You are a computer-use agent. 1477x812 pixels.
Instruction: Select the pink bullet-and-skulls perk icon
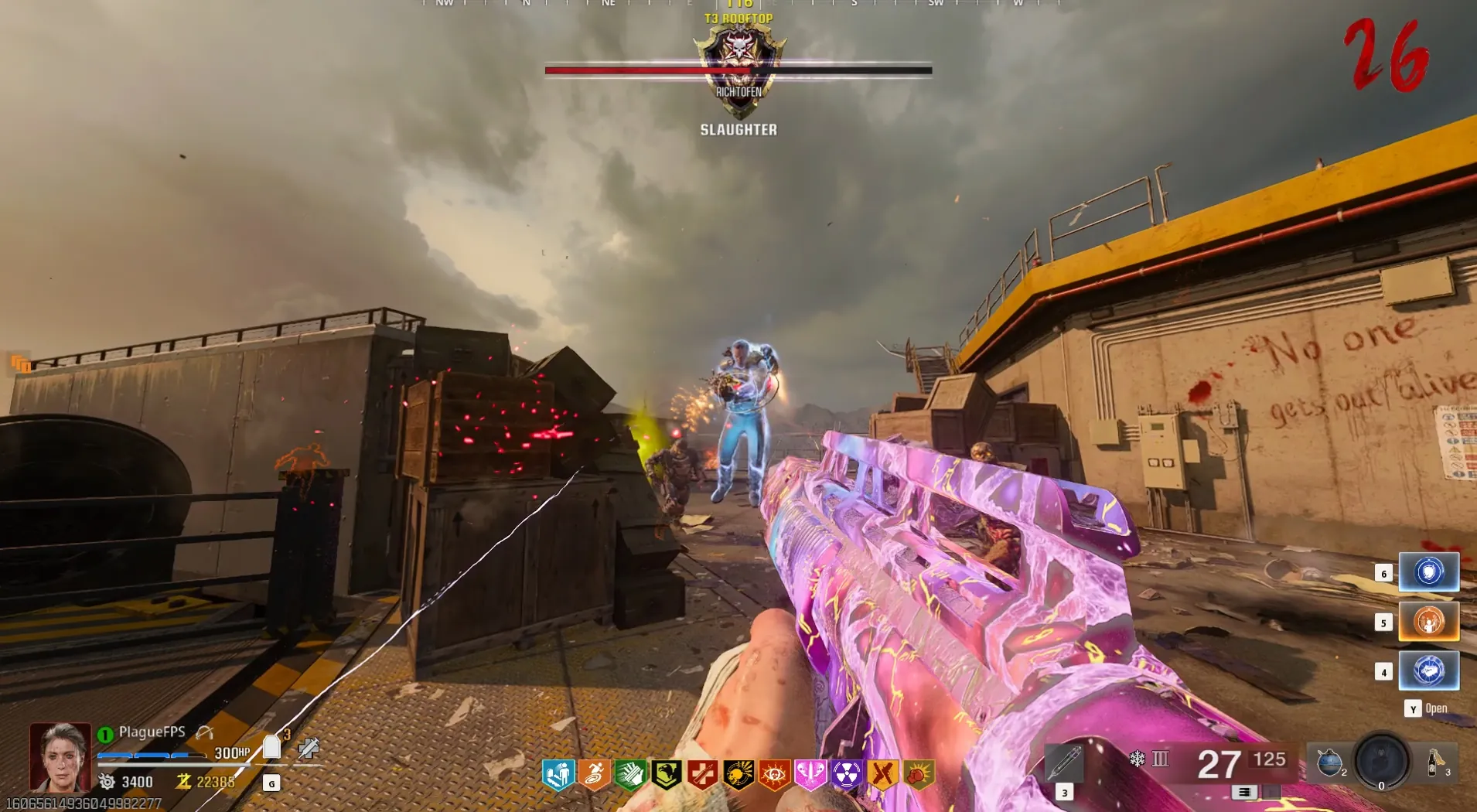click(x=810, y=774)
